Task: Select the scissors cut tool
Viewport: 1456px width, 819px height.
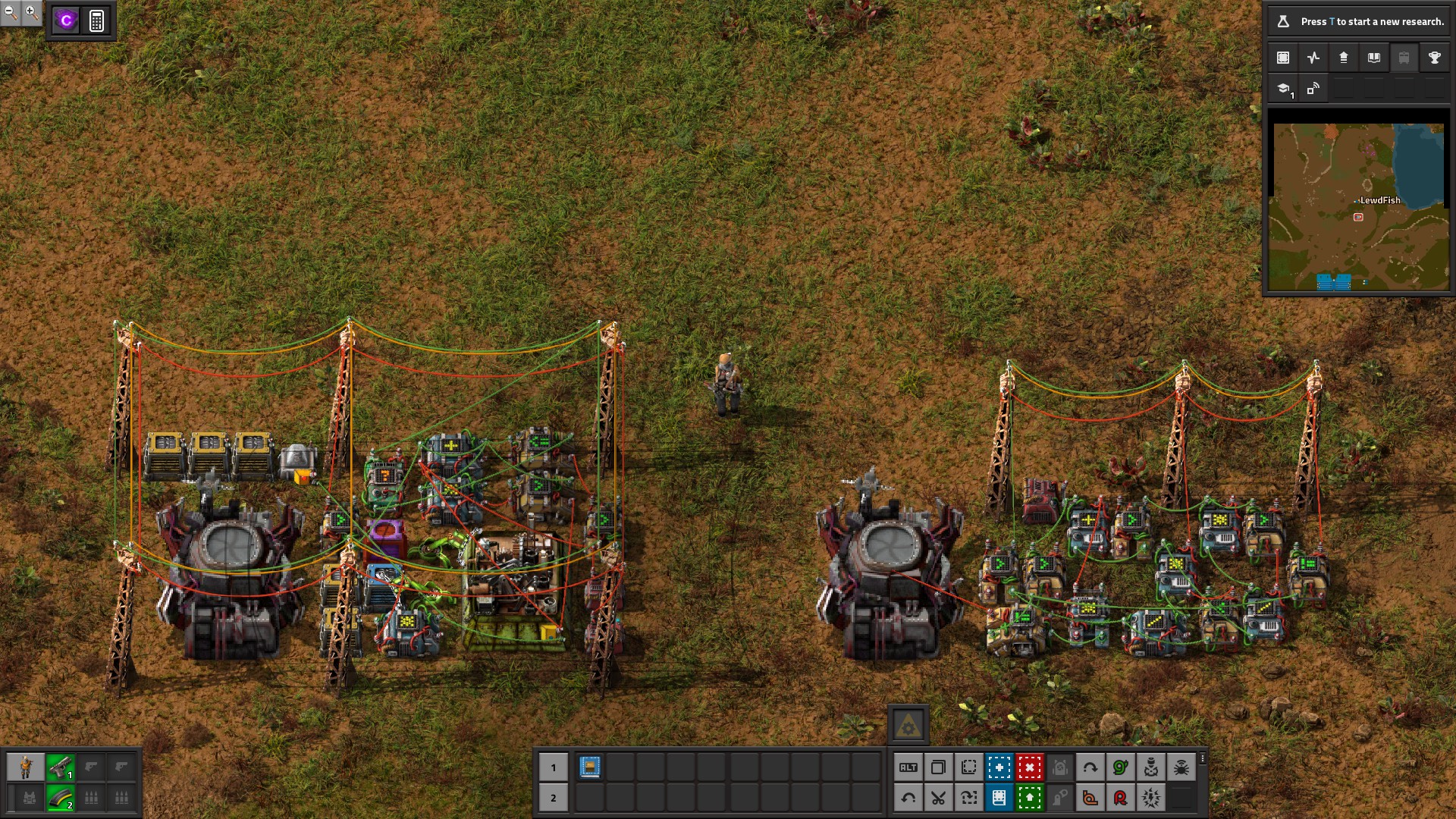Action: 938,798
